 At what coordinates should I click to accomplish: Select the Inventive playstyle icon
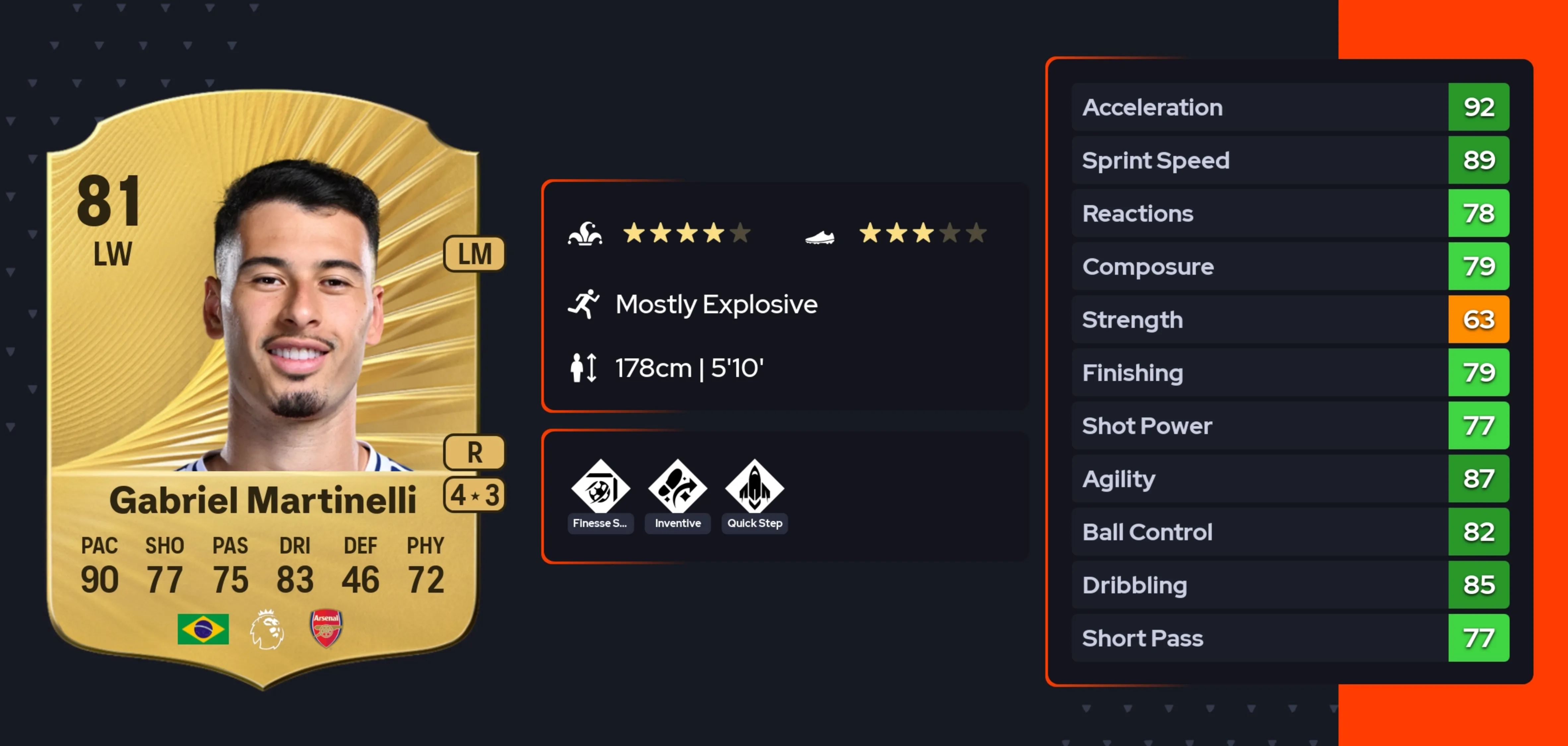(x=677, y=487)
